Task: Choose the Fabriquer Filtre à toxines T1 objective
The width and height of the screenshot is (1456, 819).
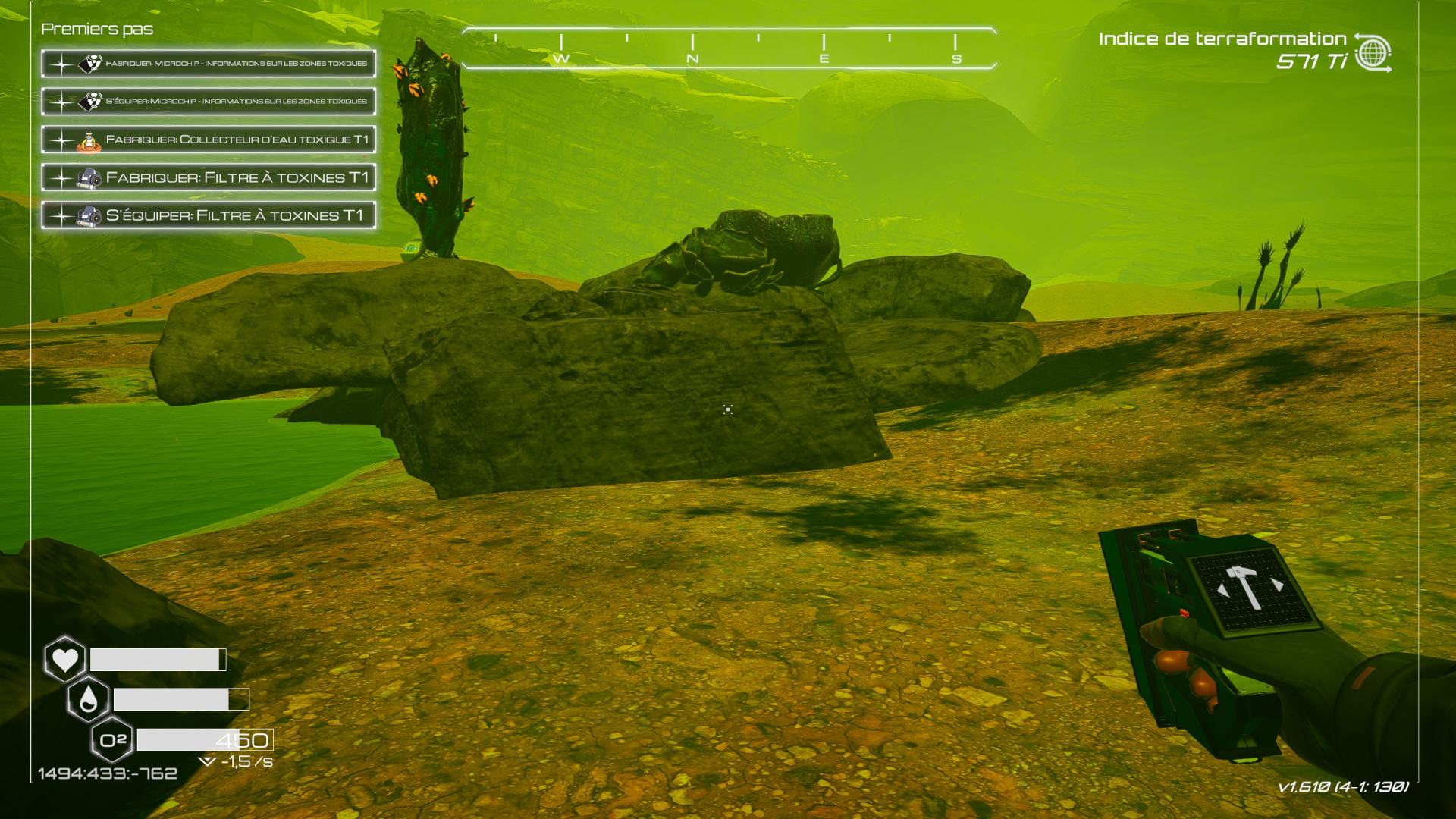Action: click(209, 177)
